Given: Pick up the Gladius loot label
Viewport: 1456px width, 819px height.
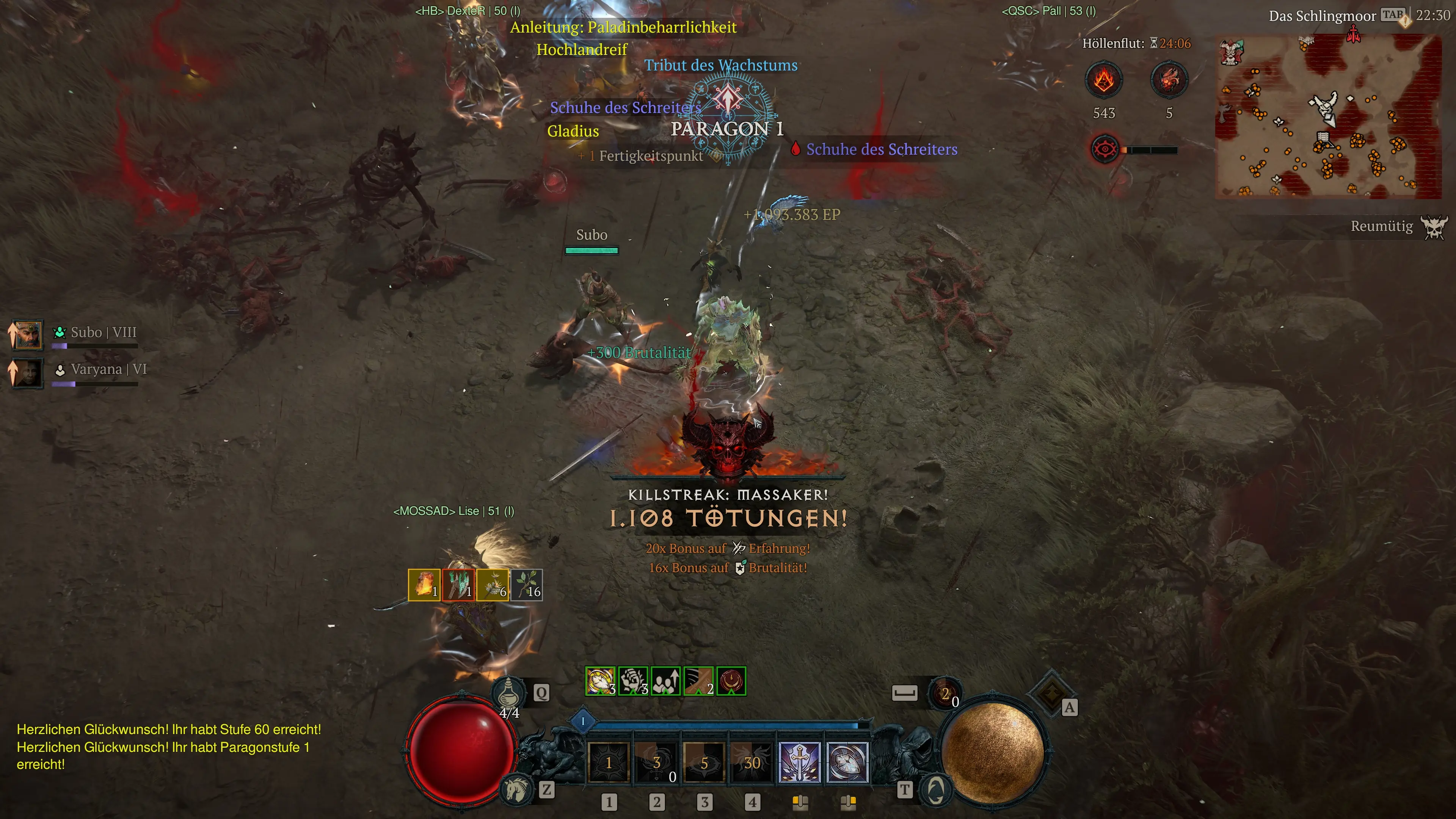Looking at the screenshot, I should point(573,131).
